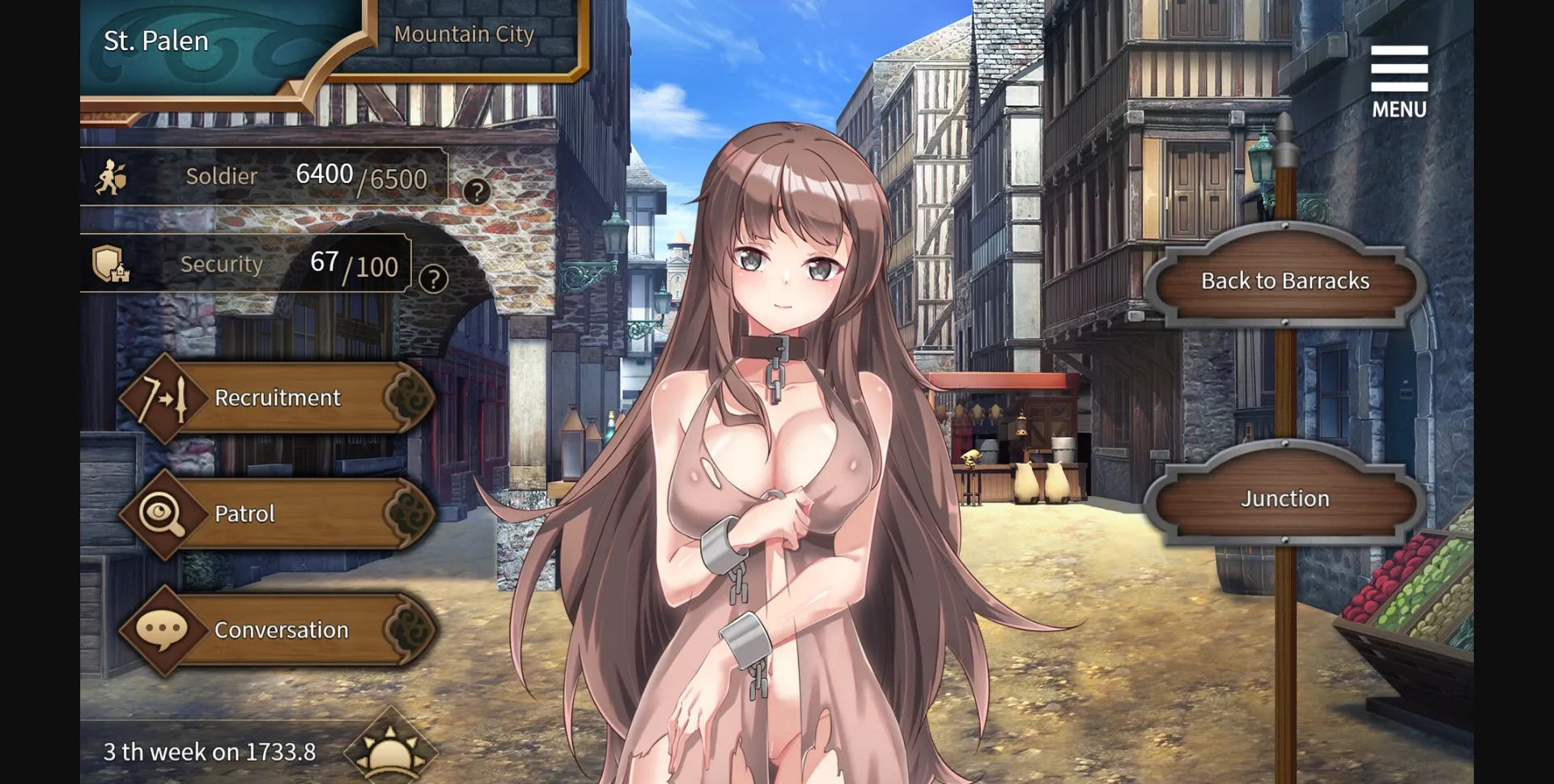Switch to the Mountain City tab
The width and height of the screenshot is (1554, 784).
463,34
